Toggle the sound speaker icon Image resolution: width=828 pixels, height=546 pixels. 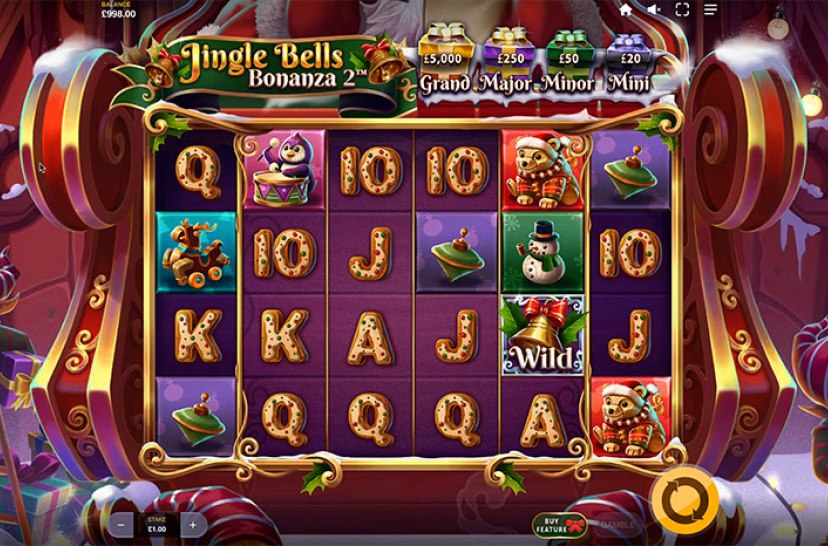[654, 10]
